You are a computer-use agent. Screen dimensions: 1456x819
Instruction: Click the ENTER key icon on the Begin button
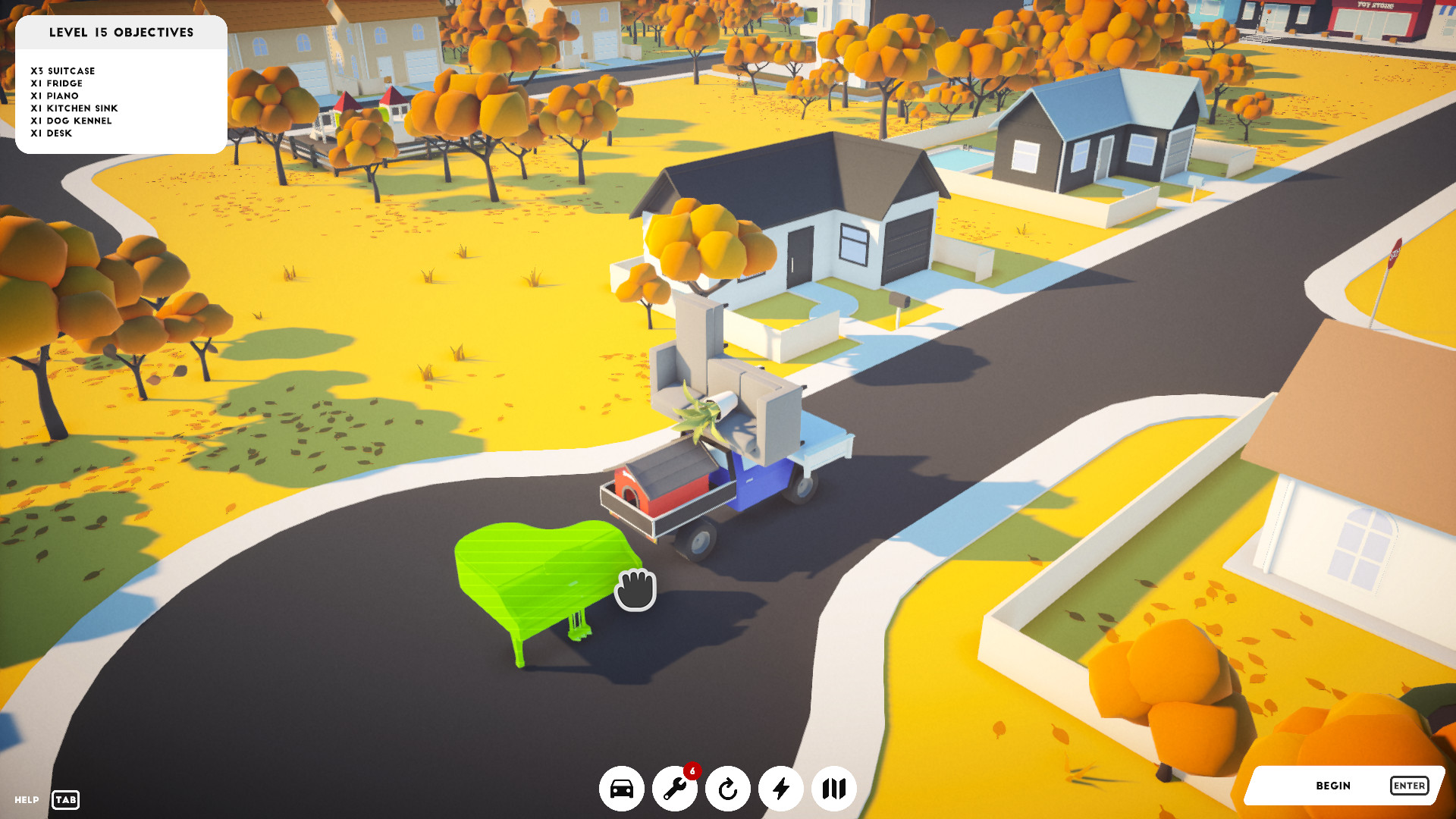[1408, 786]
